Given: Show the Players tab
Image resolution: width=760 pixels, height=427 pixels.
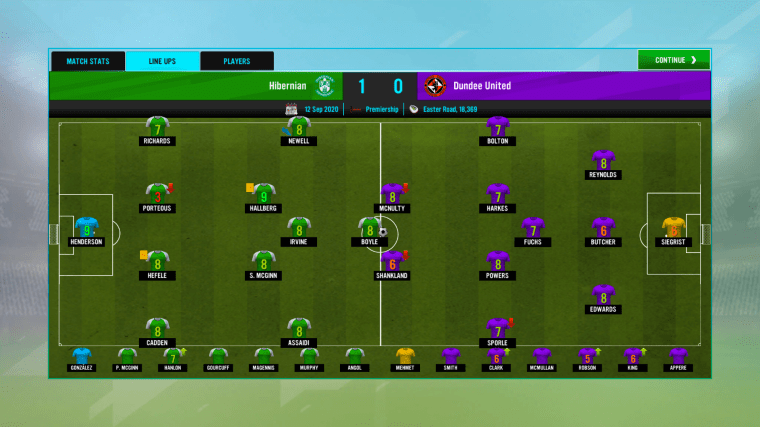Looking at the screenshot, I should [237, 61].
